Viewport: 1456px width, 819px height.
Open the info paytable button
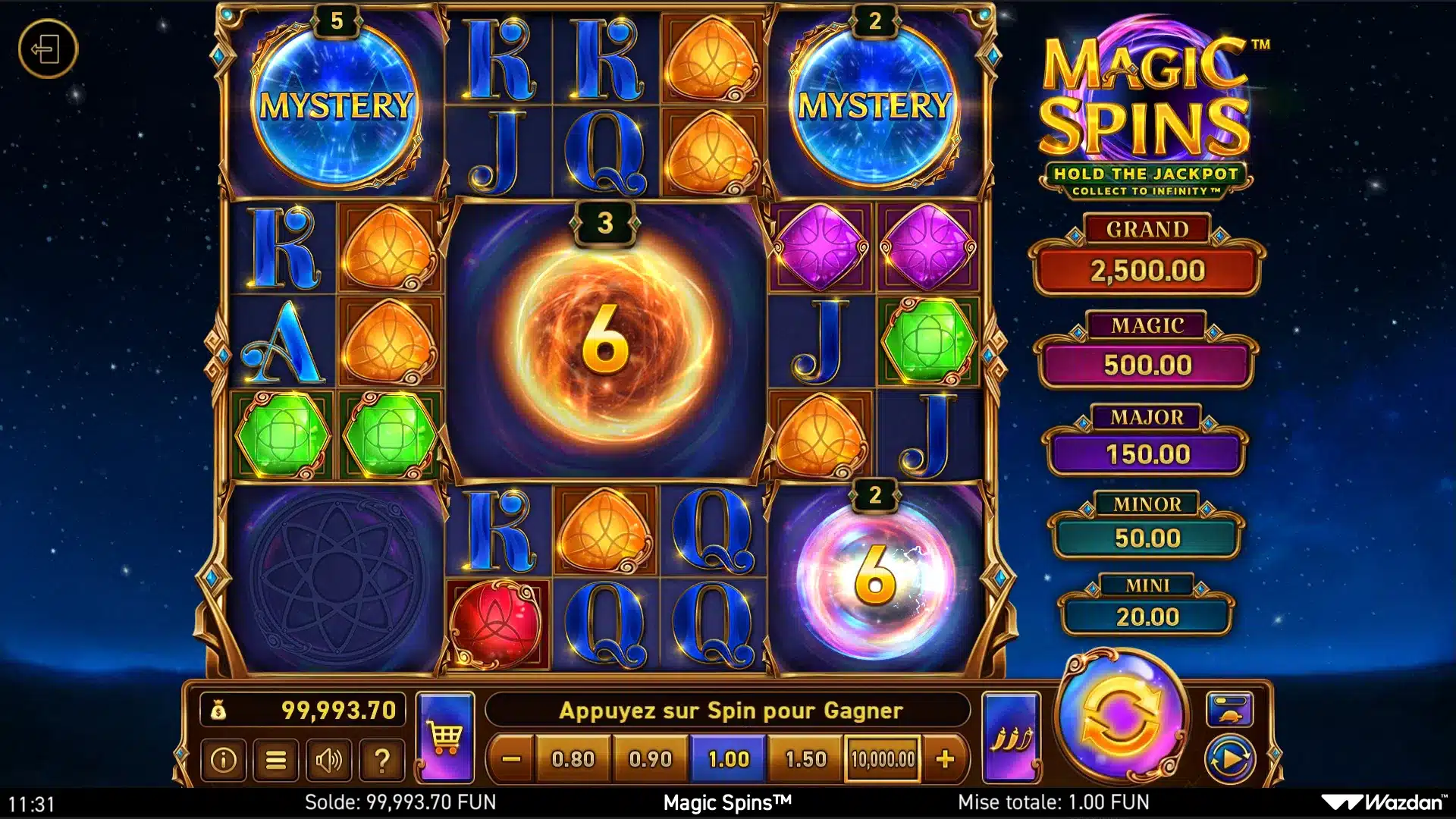coord(223,760)
